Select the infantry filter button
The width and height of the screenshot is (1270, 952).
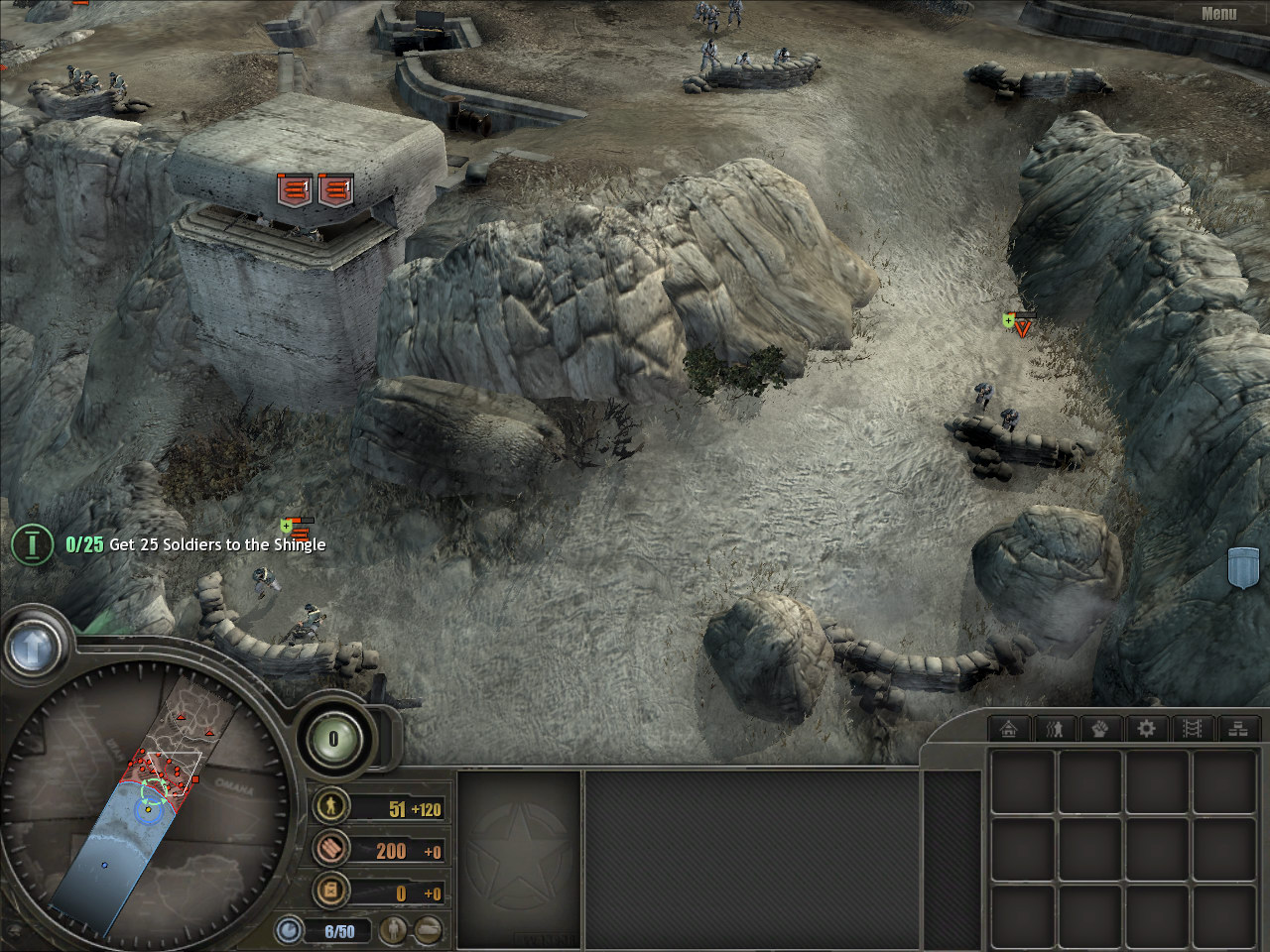[x=395, y=931]
